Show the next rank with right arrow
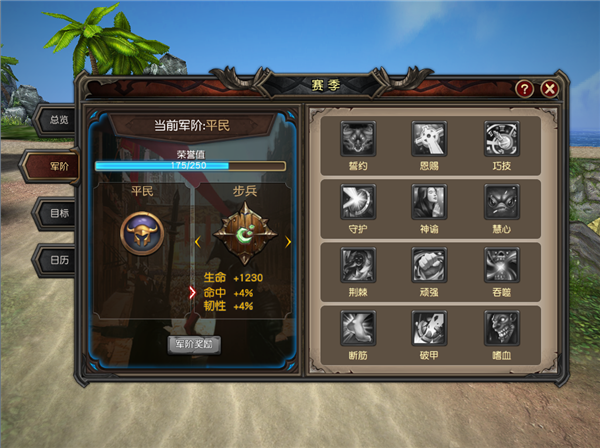600x448 pixels. (x=288, y=241)
